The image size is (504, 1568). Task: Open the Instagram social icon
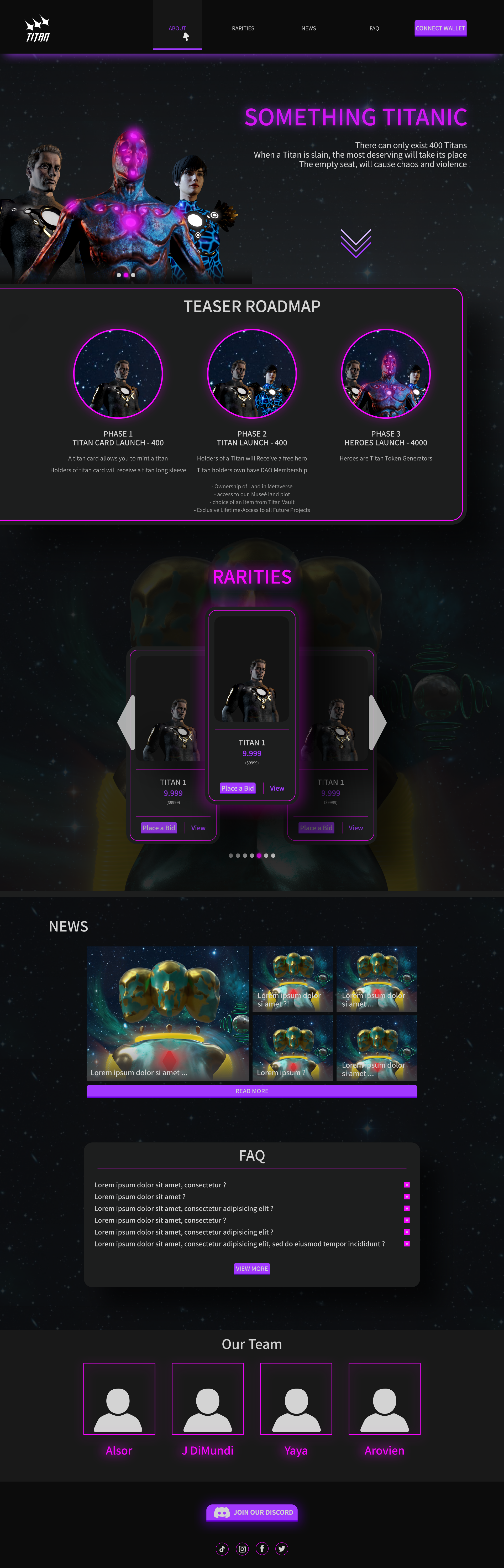click(x=242, y=1549)
